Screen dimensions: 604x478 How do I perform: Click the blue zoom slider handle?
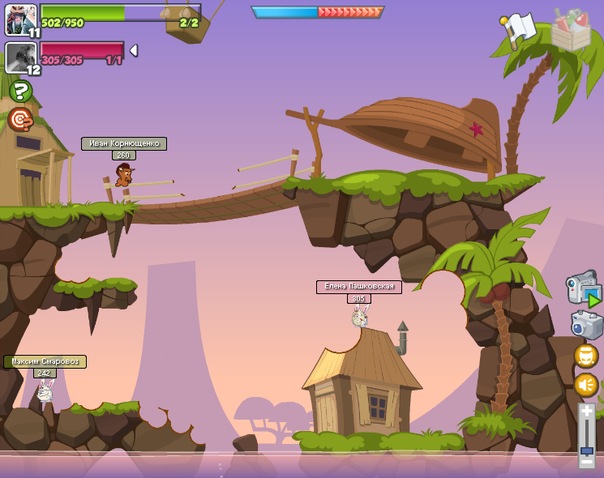587,450
